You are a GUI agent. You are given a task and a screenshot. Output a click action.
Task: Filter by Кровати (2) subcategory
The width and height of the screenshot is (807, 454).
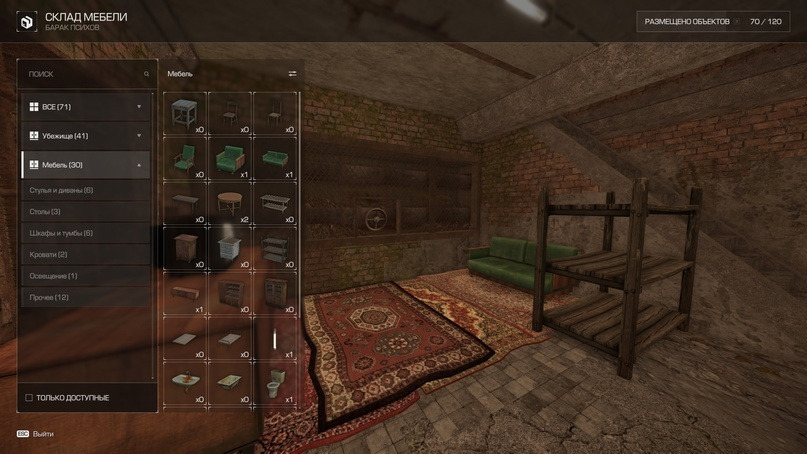pyautogui.click(x=87, y=255)
